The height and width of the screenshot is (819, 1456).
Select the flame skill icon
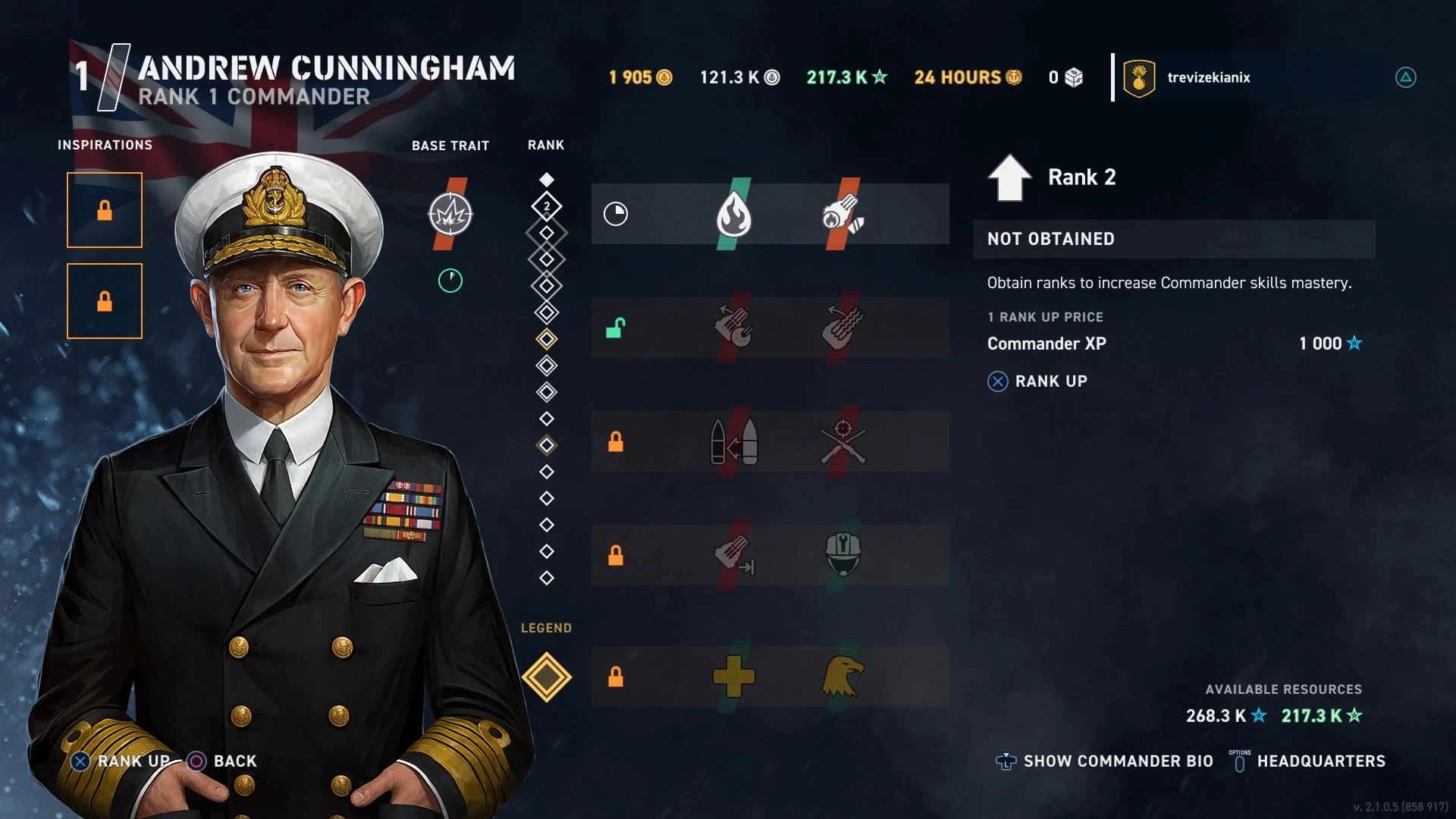(733, 215)
